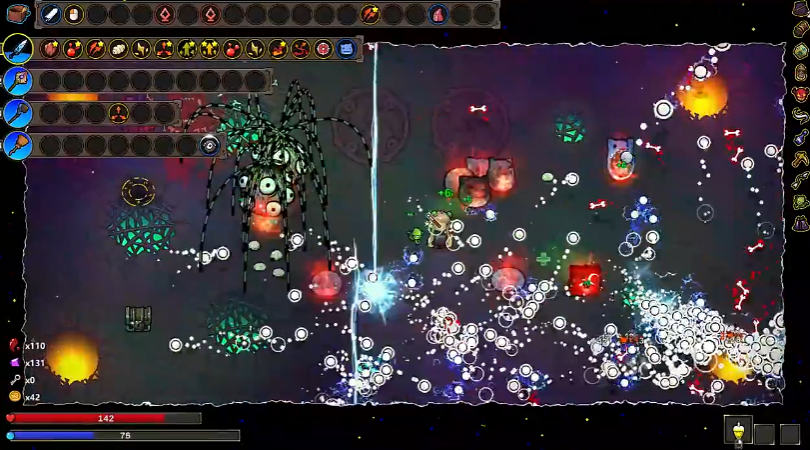
Task: Select the blue feather item in top row
Action: pos(52,14)
